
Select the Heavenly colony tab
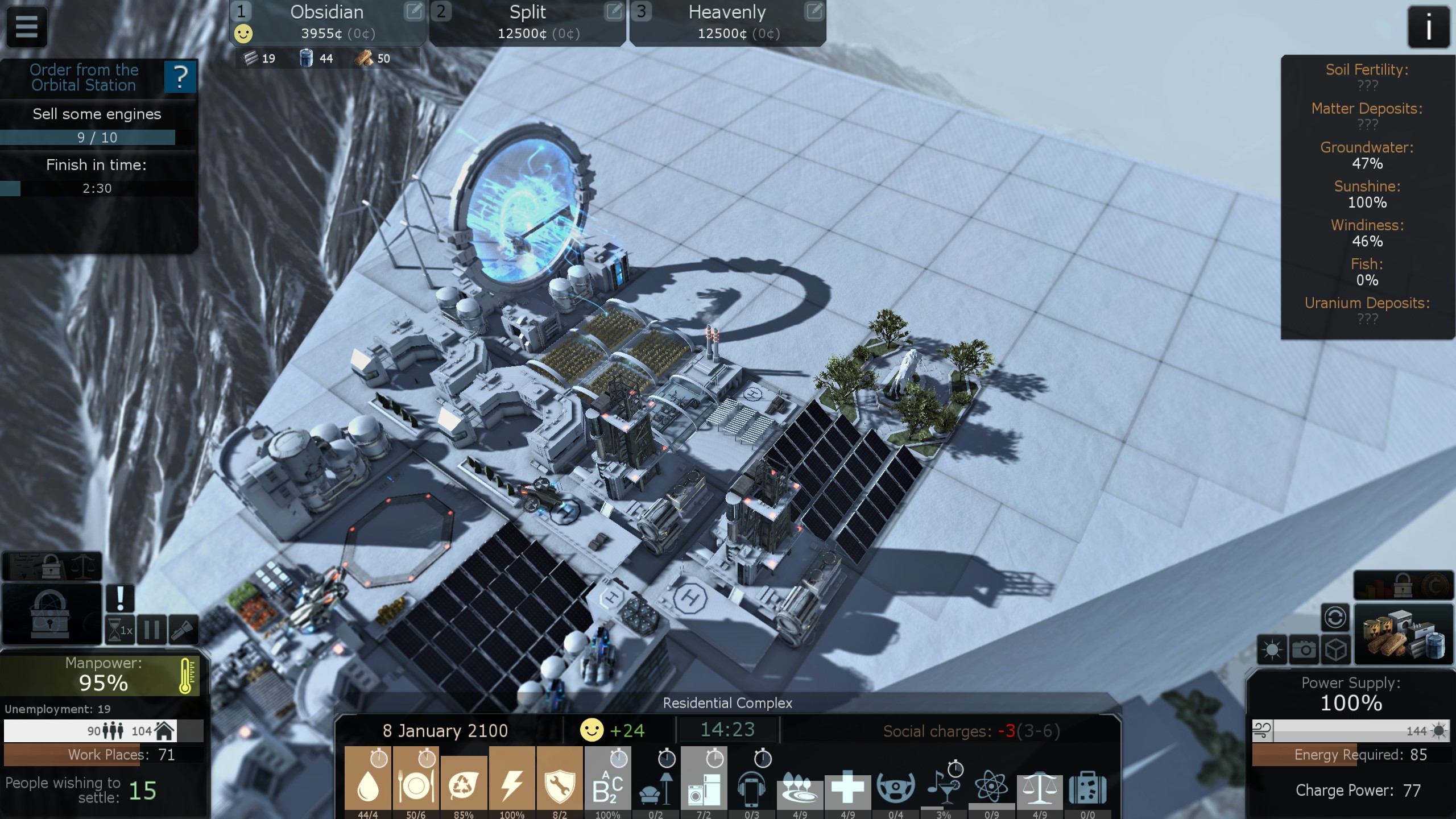tap(727, 22)
